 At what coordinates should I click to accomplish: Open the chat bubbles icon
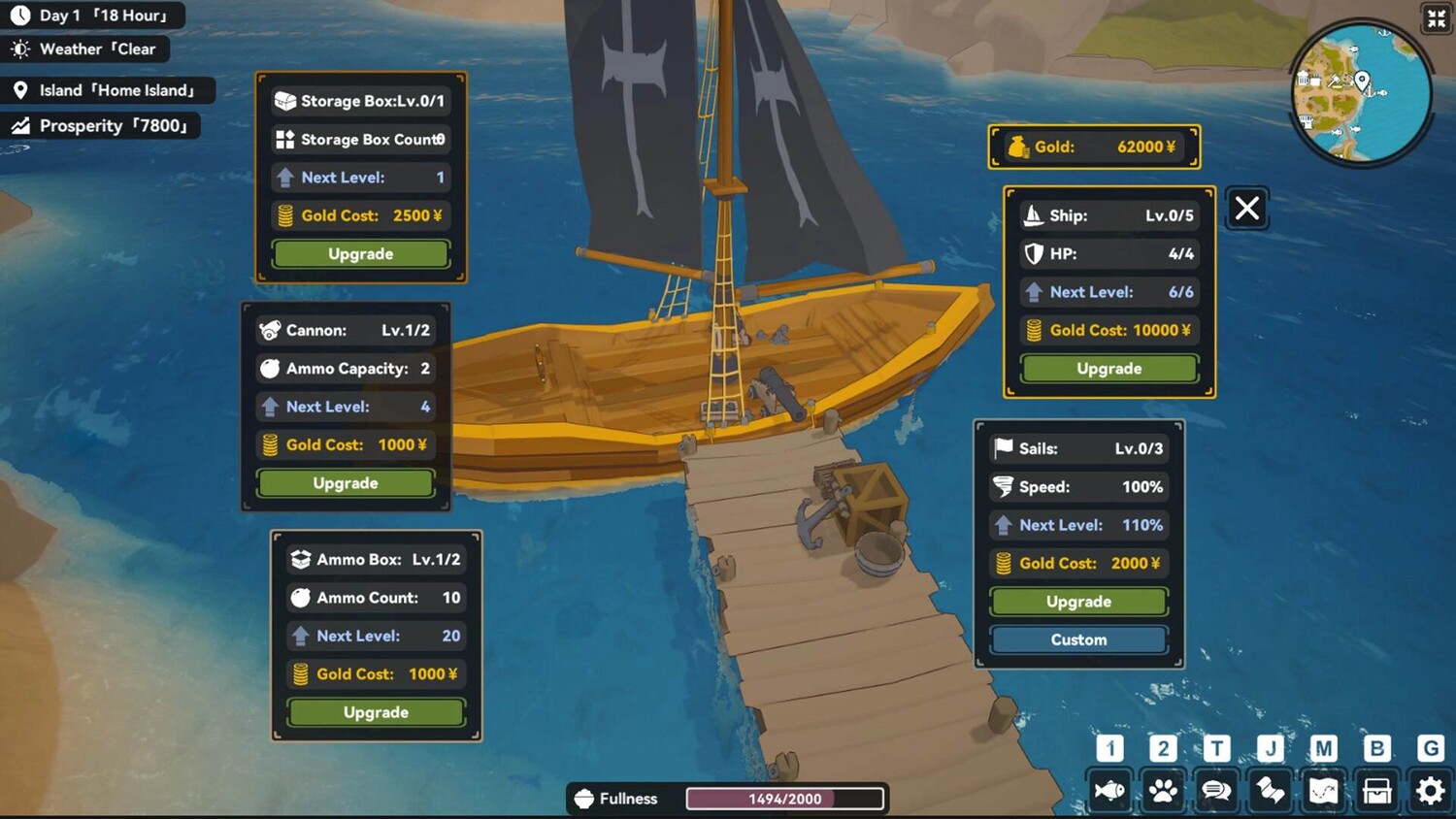click(1216, 792)
